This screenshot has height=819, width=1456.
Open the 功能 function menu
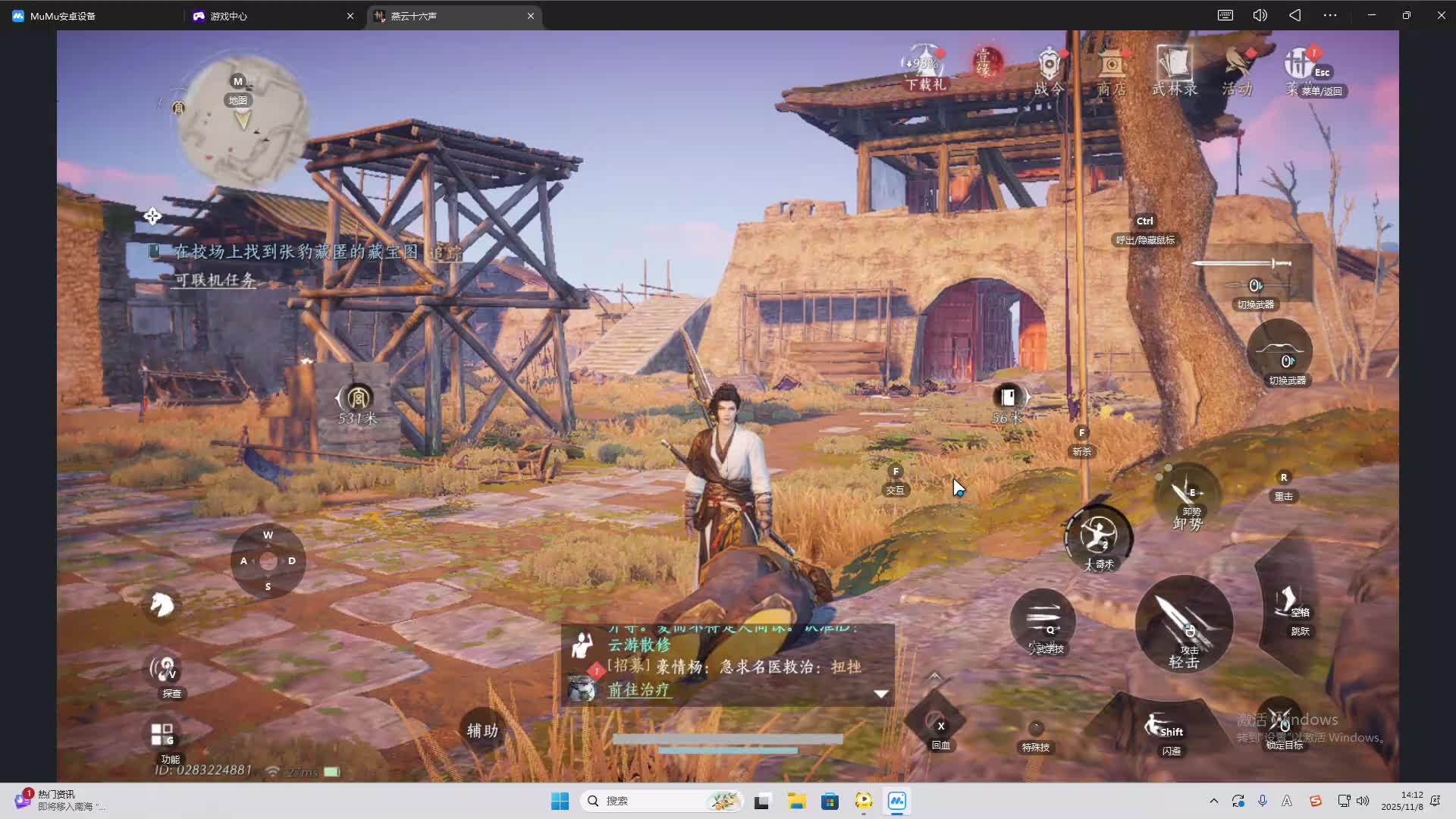click(162, 736)
